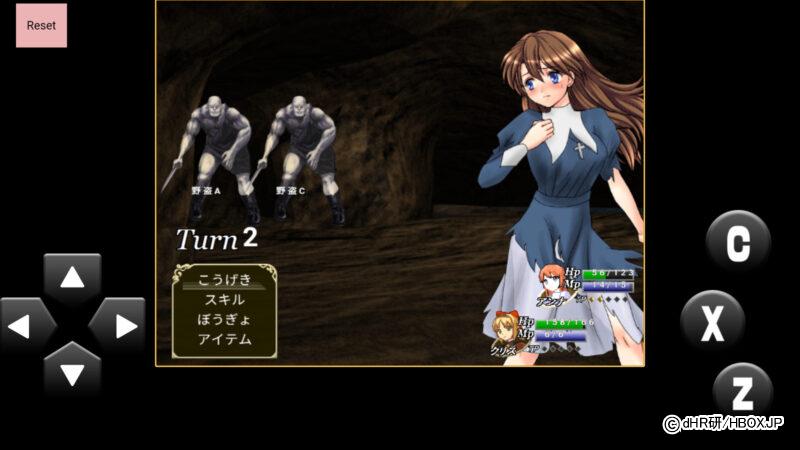Tap the left arrow on the d-pad
Screen dimensions: 800x450
[x=28, y=326]
